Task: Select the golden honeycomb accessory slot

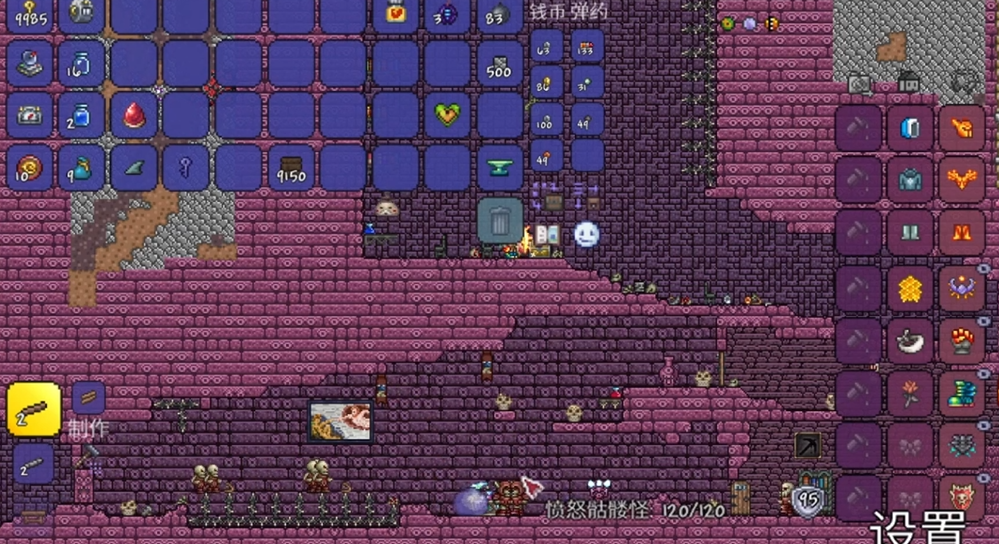Action: [910, 289]
